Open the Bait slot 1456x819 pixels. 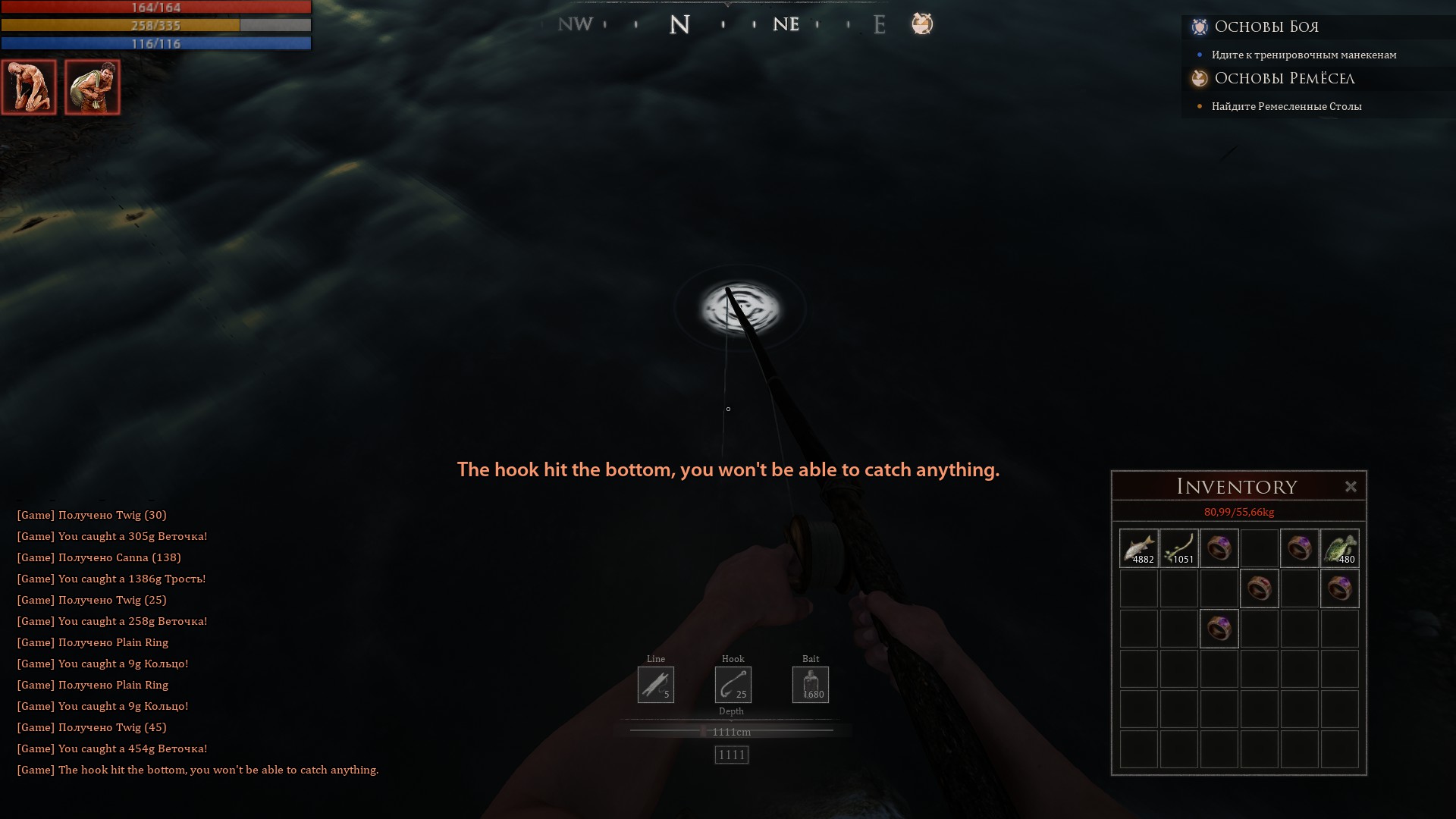click(811, 685)
